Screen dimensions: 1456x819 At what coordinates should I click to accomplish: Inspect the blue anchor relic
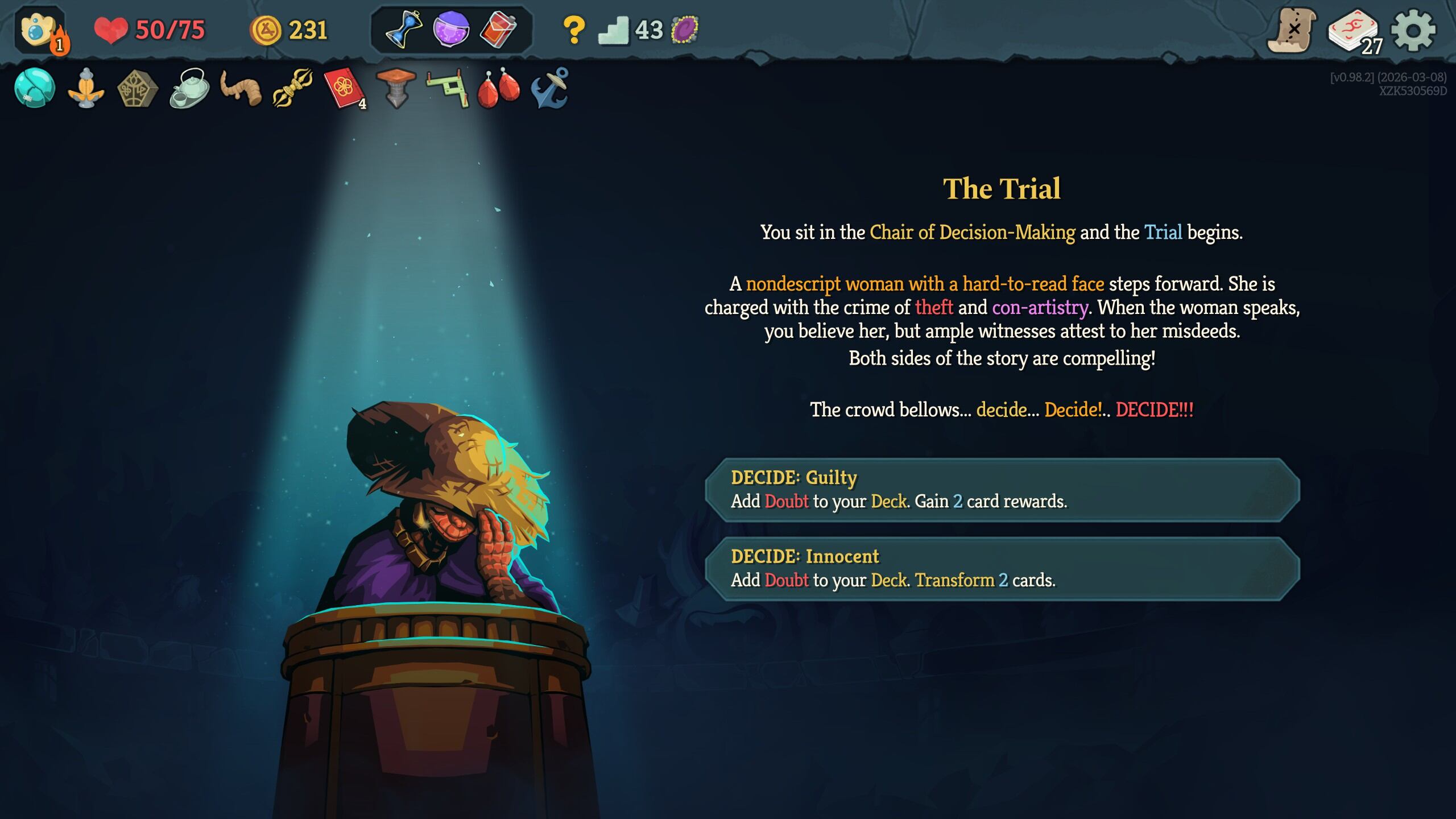tap(550, 88)
